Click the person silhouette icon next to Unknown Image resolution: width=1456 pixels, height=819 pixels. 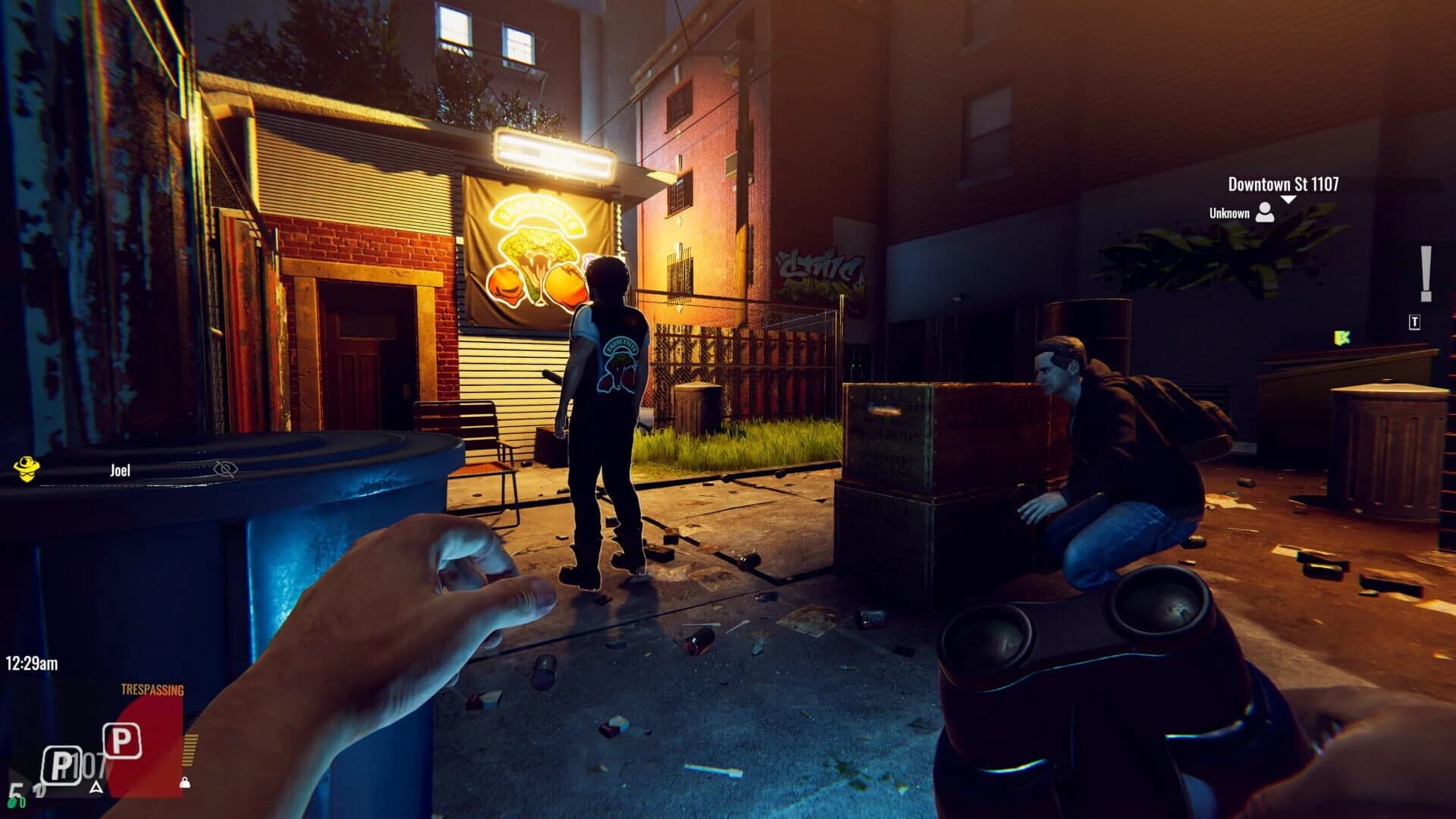1265,214
